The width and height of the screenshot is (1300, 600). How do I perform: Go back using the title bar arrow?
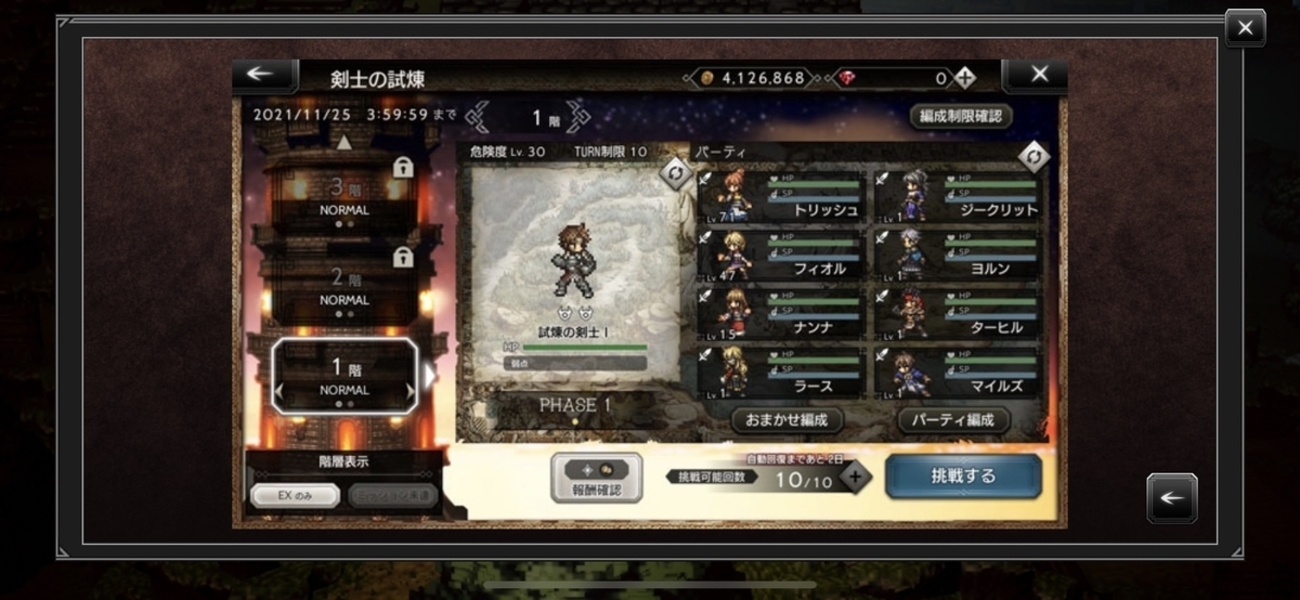click(260, 75)
